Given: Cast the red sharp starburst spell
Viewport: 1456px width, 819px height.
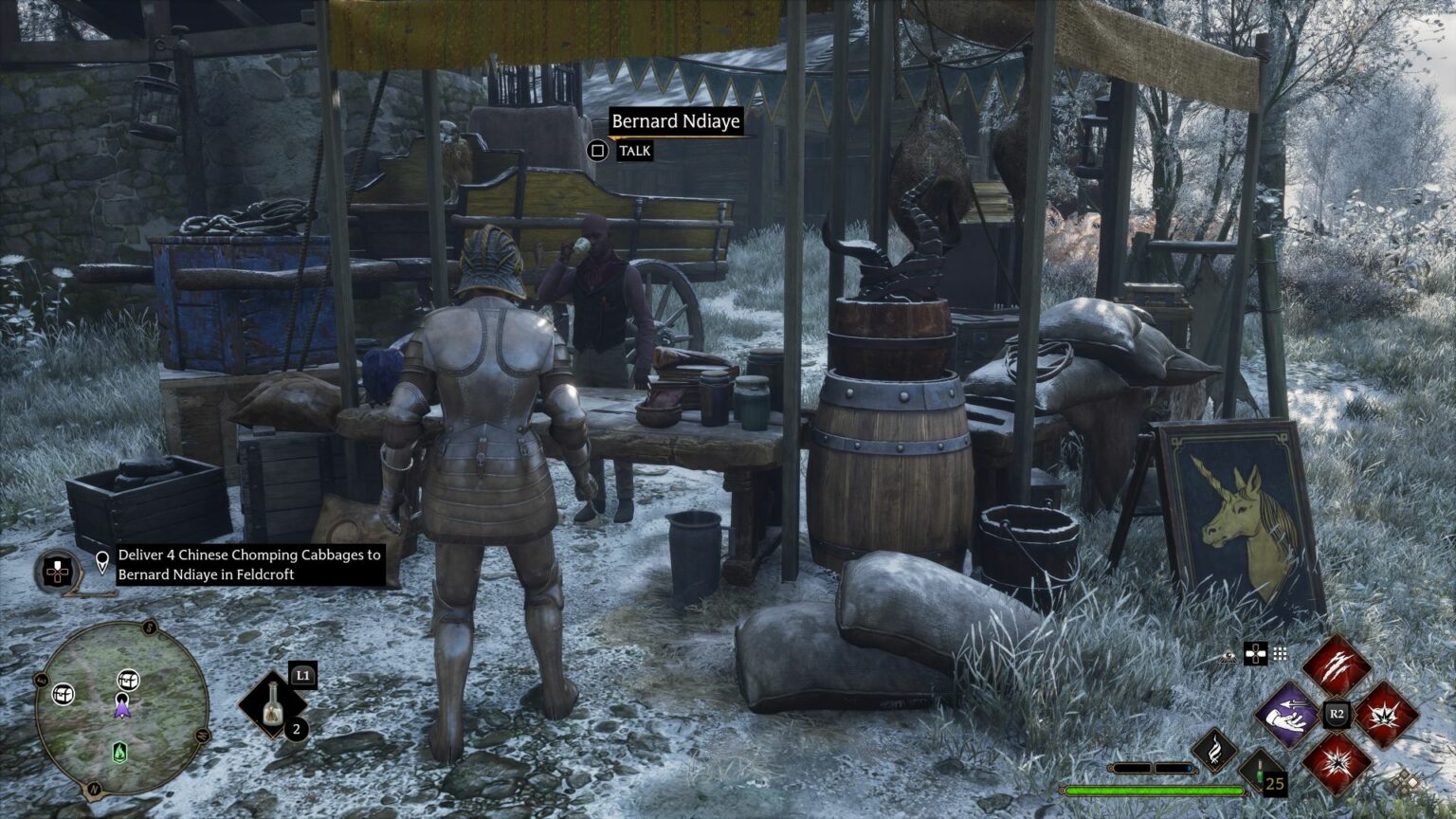Looking at the screenshot, I should coord(1337,763).
